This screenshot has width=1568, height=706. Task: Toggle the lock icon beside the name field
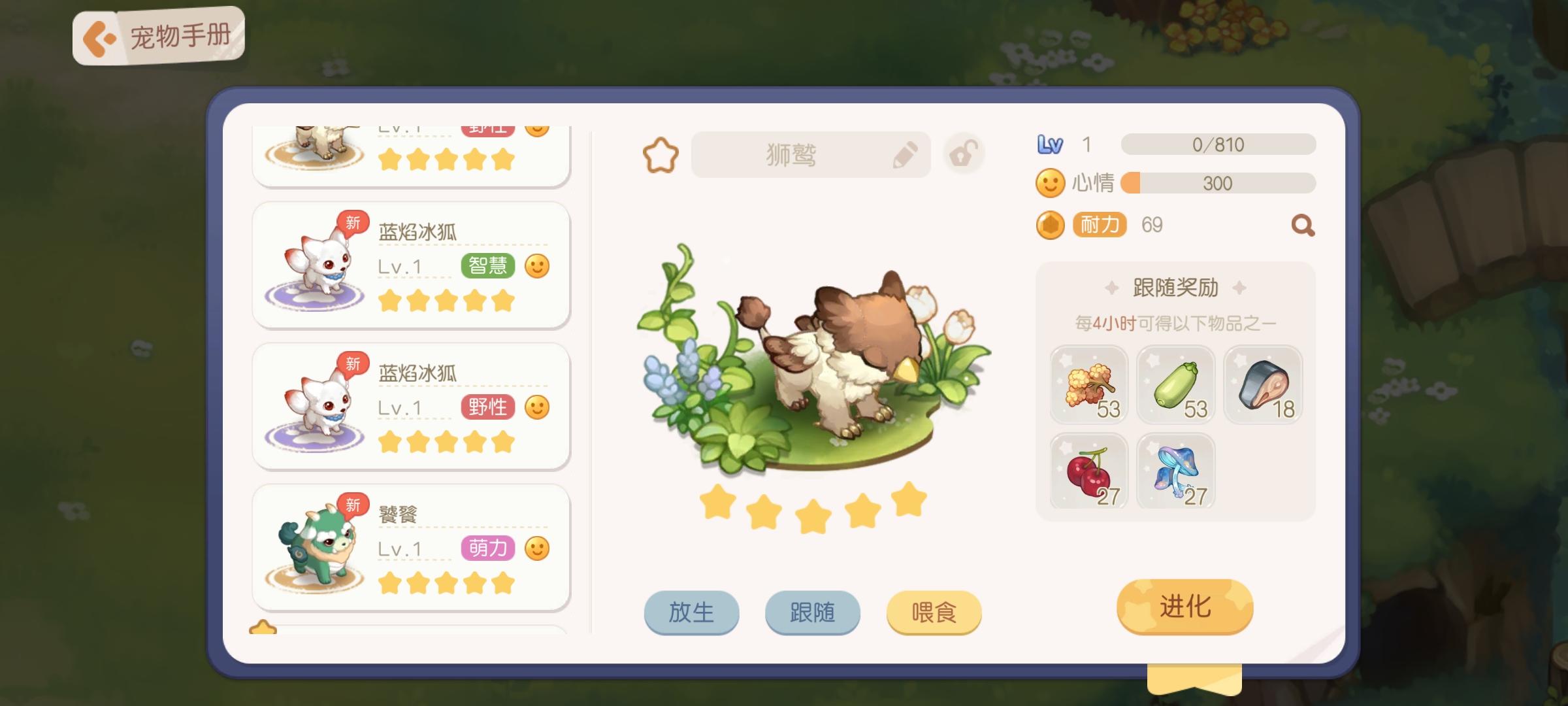(964, 152)
